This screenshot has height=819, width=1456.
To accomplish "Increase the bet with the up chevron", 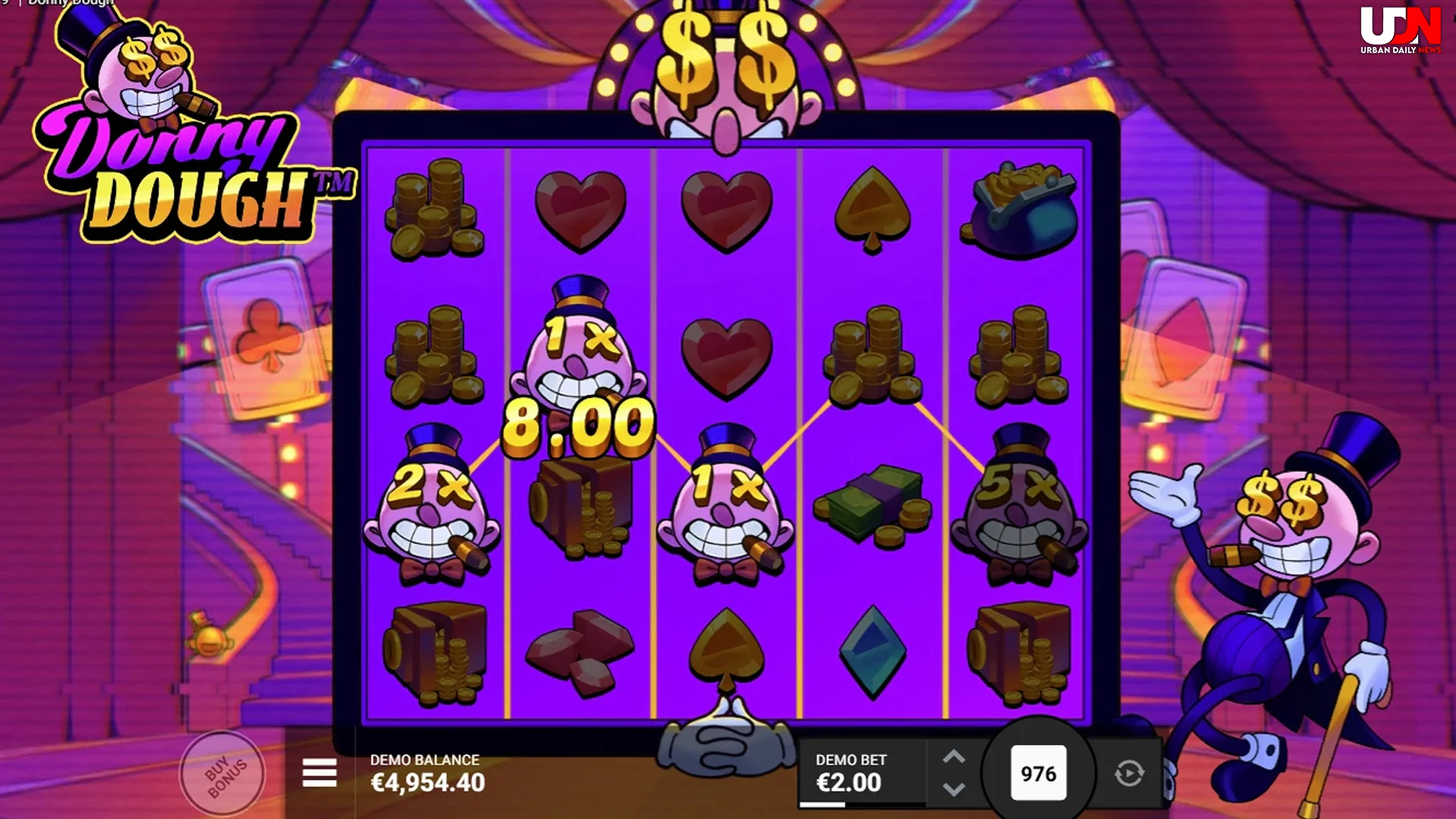I will (954, 758).
